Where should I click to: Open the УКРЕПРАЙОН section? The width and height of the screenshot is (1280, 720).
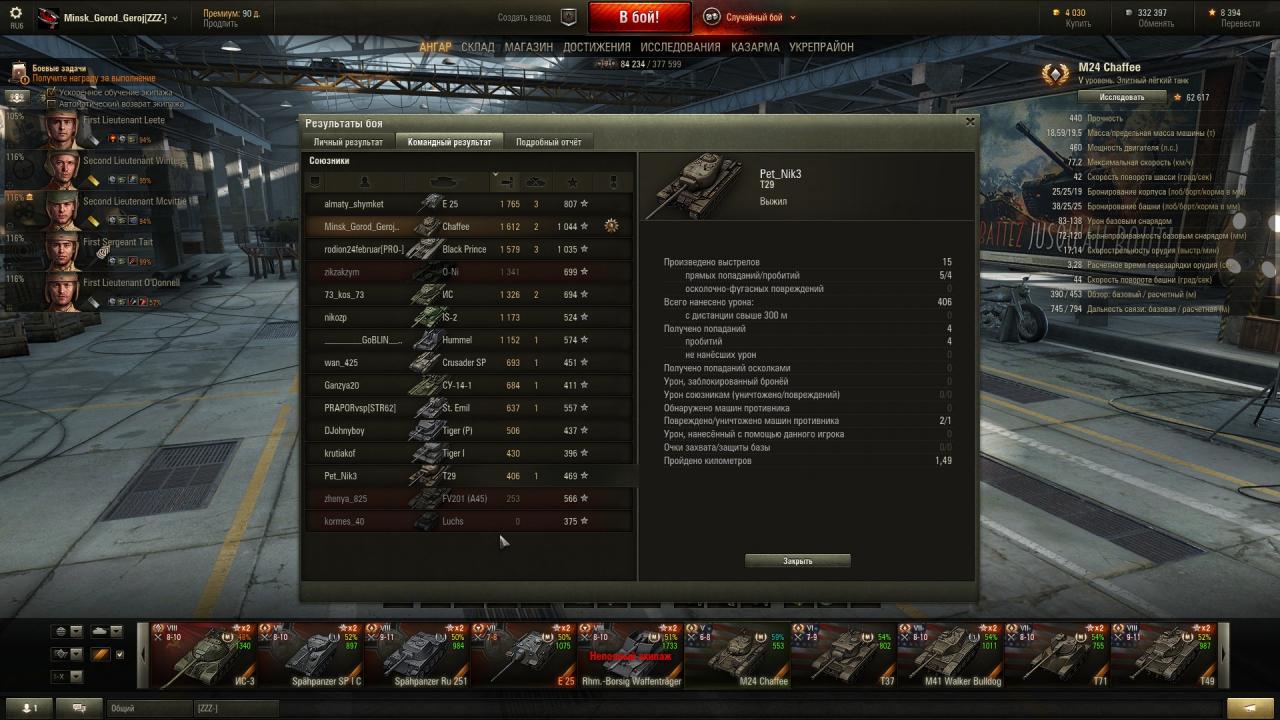(821, 47)
